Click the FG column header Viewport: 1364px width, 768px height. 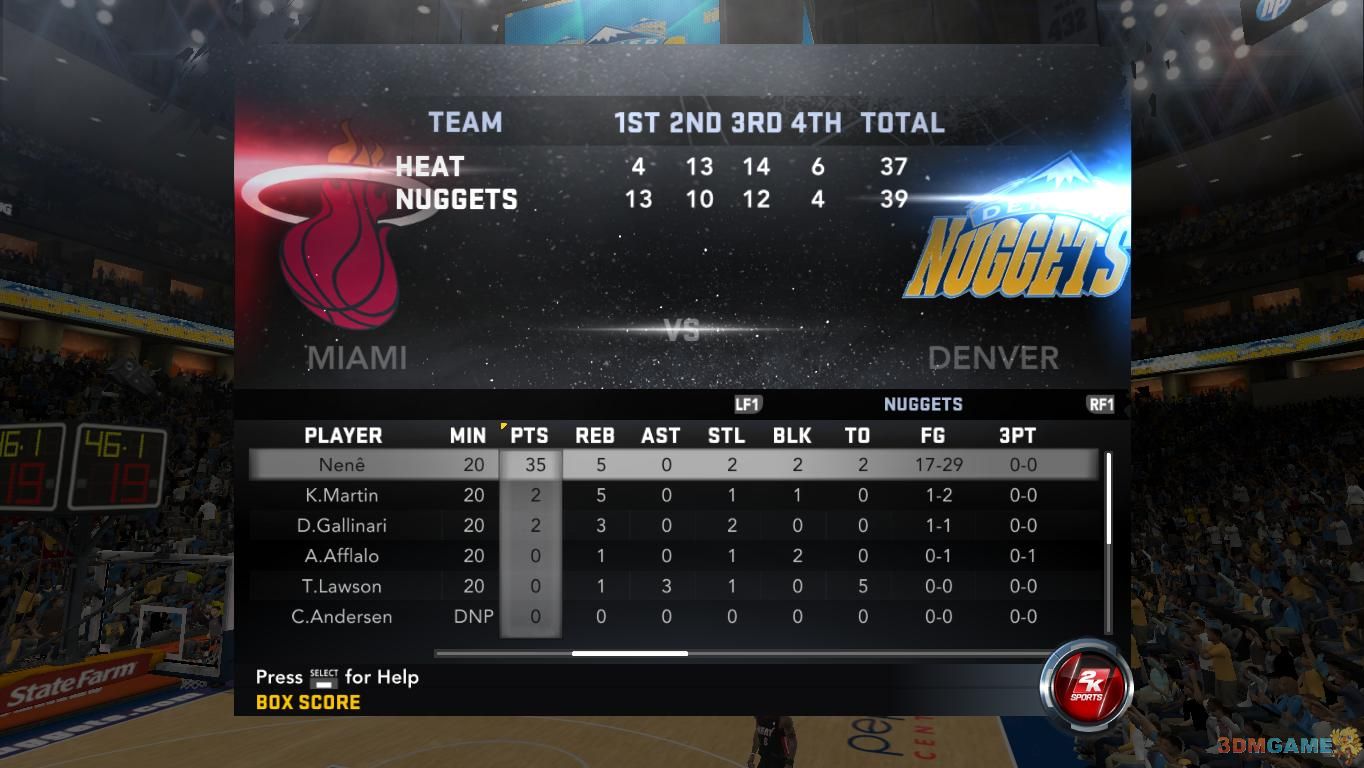tap(932, 436)
